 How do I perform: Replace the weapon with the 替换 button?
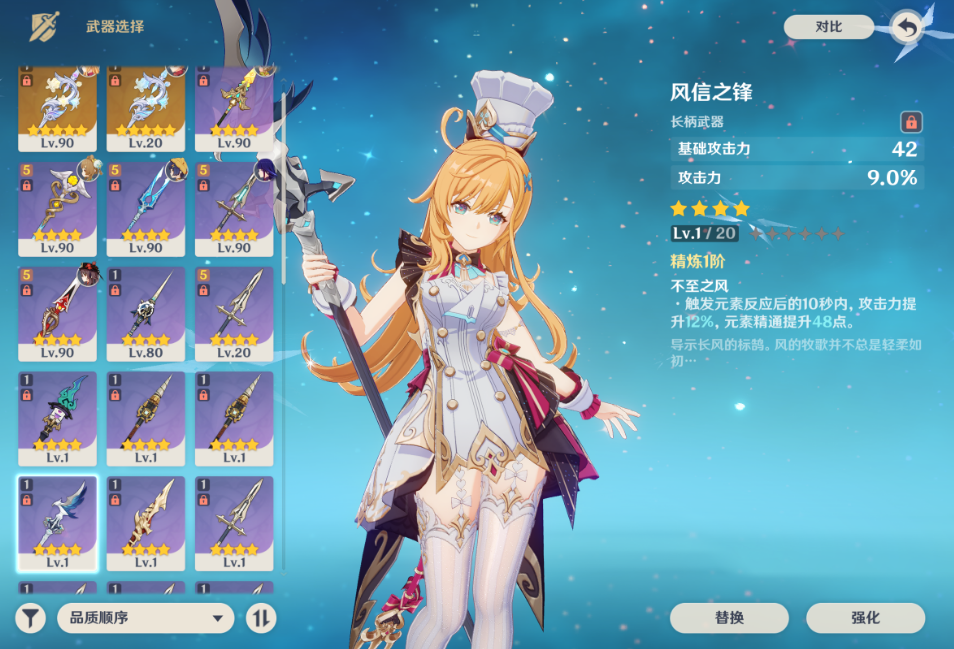coord(729,618)
